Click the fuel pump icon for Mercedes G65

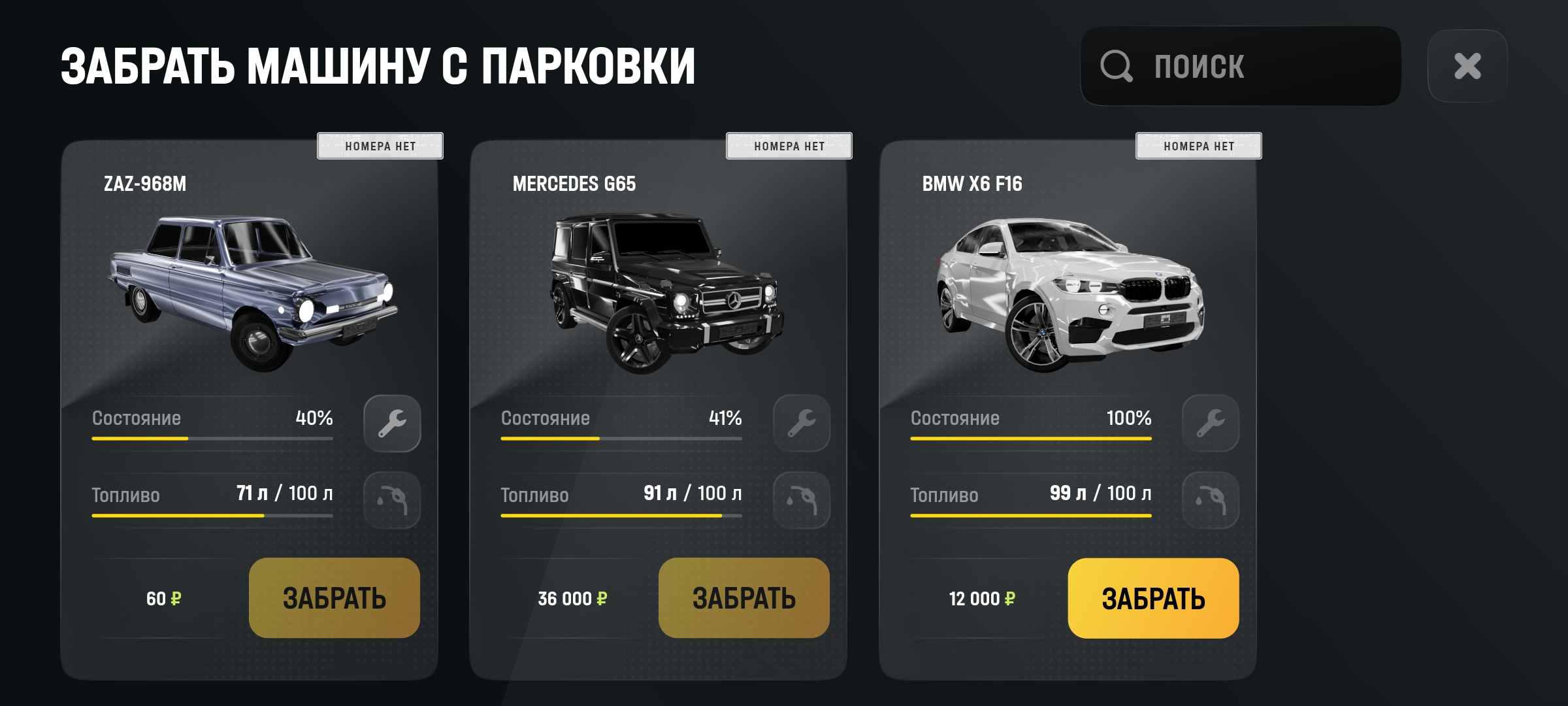pos(801,500)
